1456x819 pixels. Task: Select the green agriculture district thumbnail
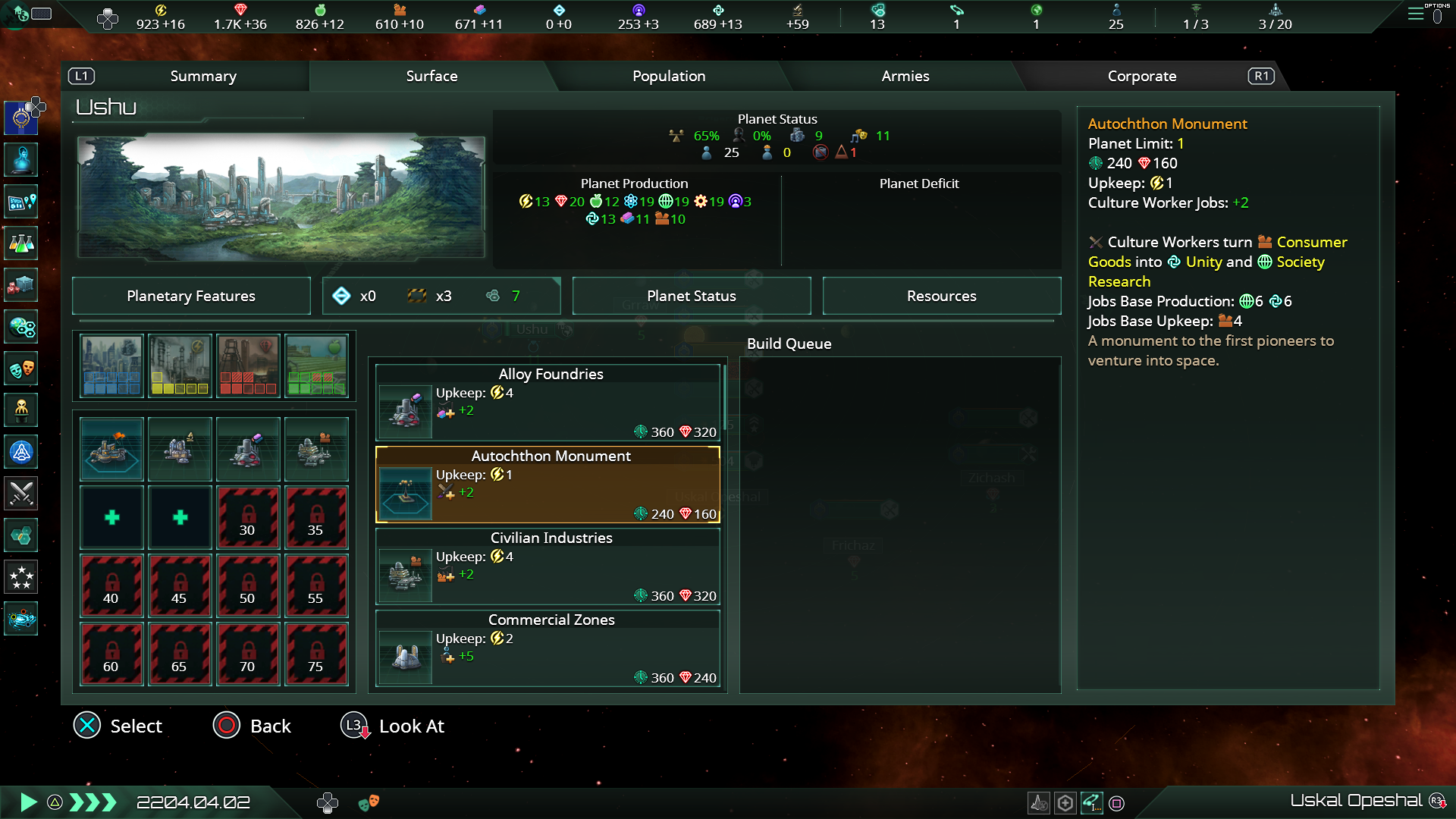point(316,366)
